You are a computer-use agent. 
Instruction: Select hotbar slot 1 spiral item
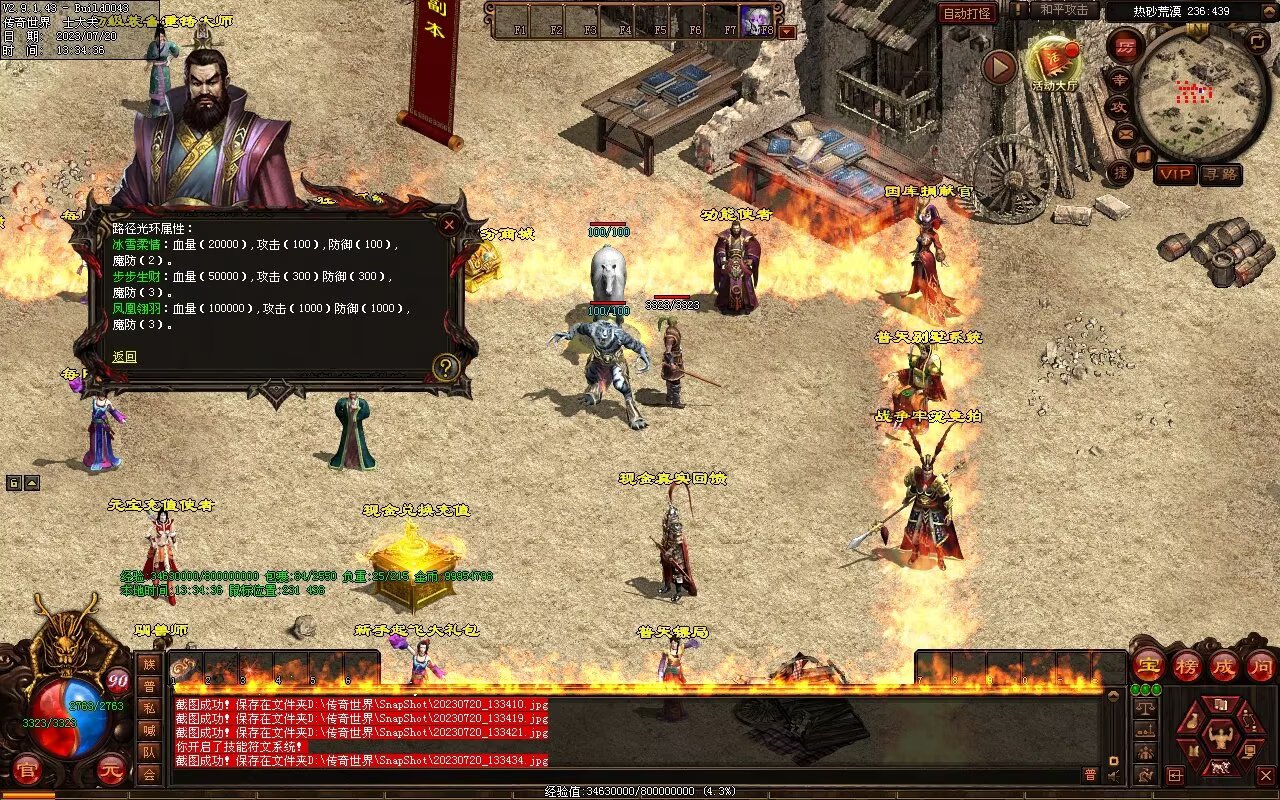point(183,669)
